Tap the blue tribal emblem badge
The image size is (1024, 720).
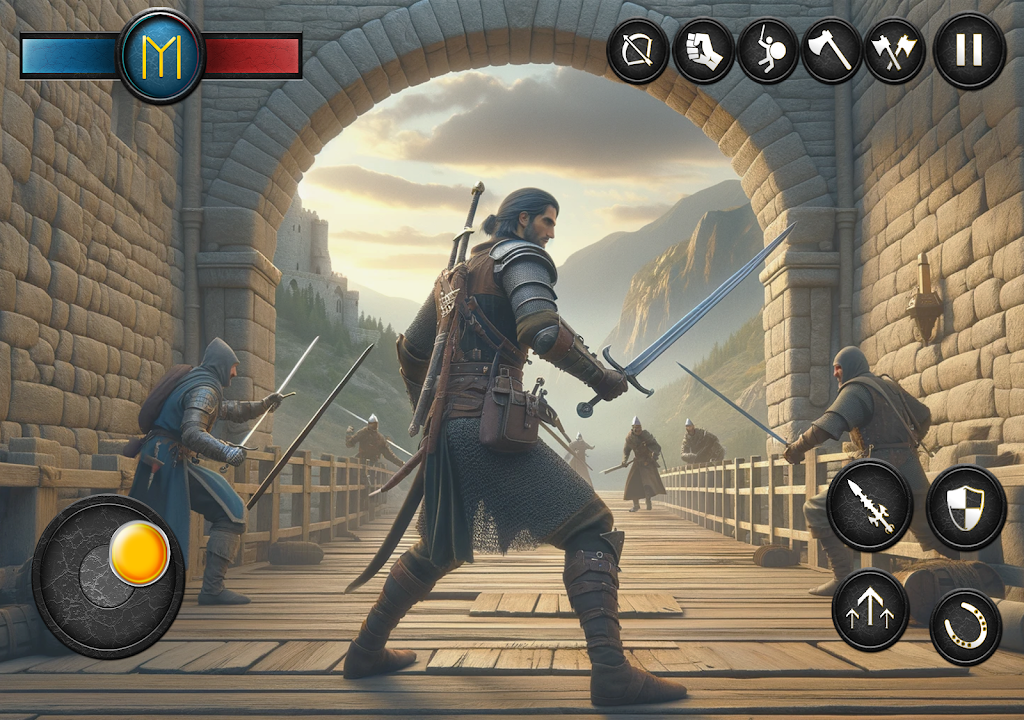click(x=161, y=56)
